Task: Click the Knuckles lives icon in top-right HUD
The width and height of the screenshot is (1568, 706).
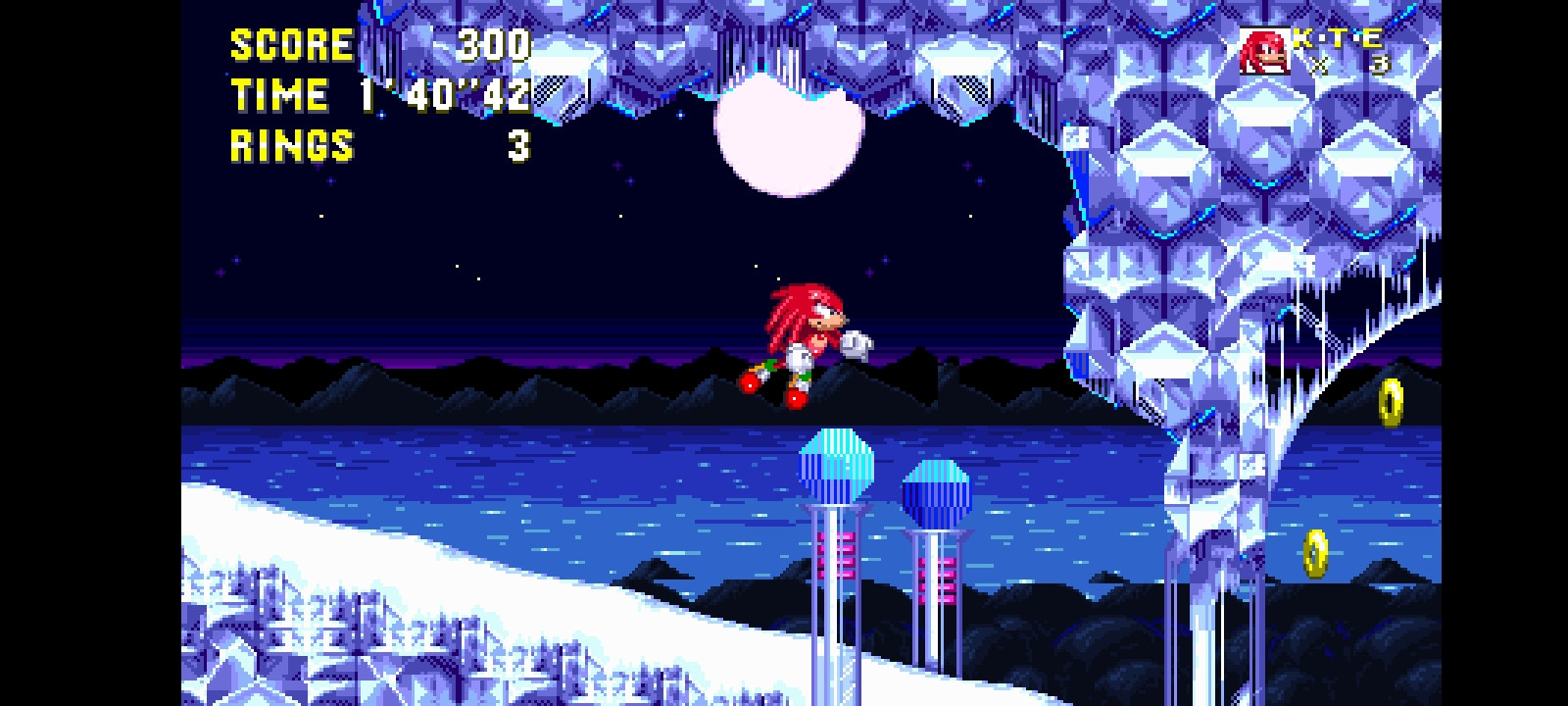Action: [1263, 50]
